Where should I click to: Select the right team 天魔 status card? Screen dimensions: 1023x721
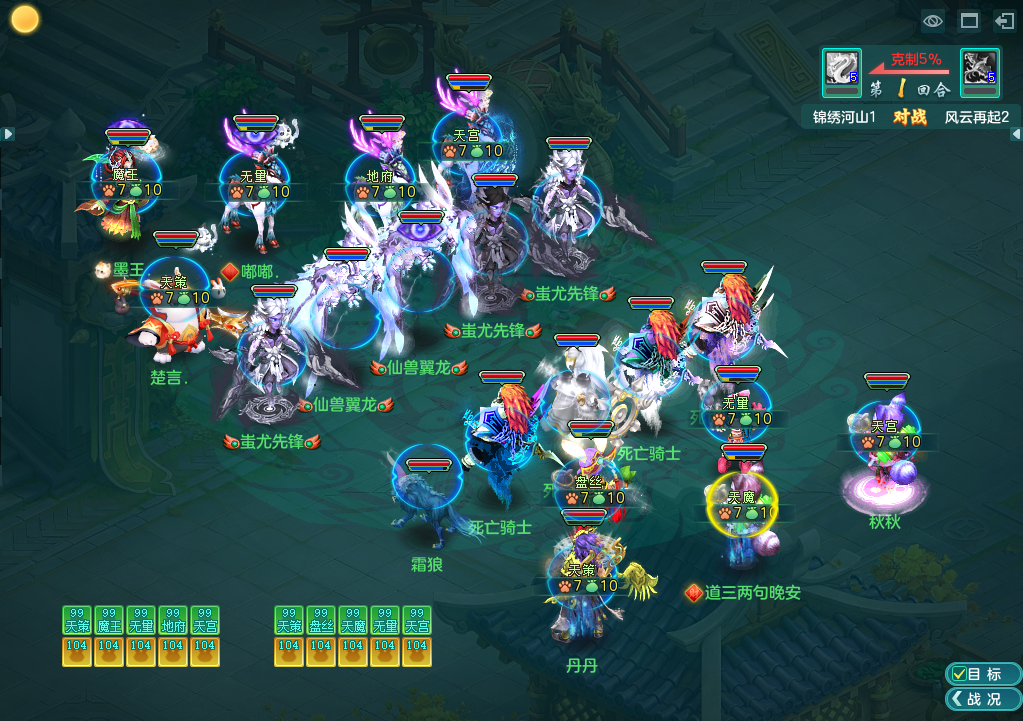[x=353, y=635]
